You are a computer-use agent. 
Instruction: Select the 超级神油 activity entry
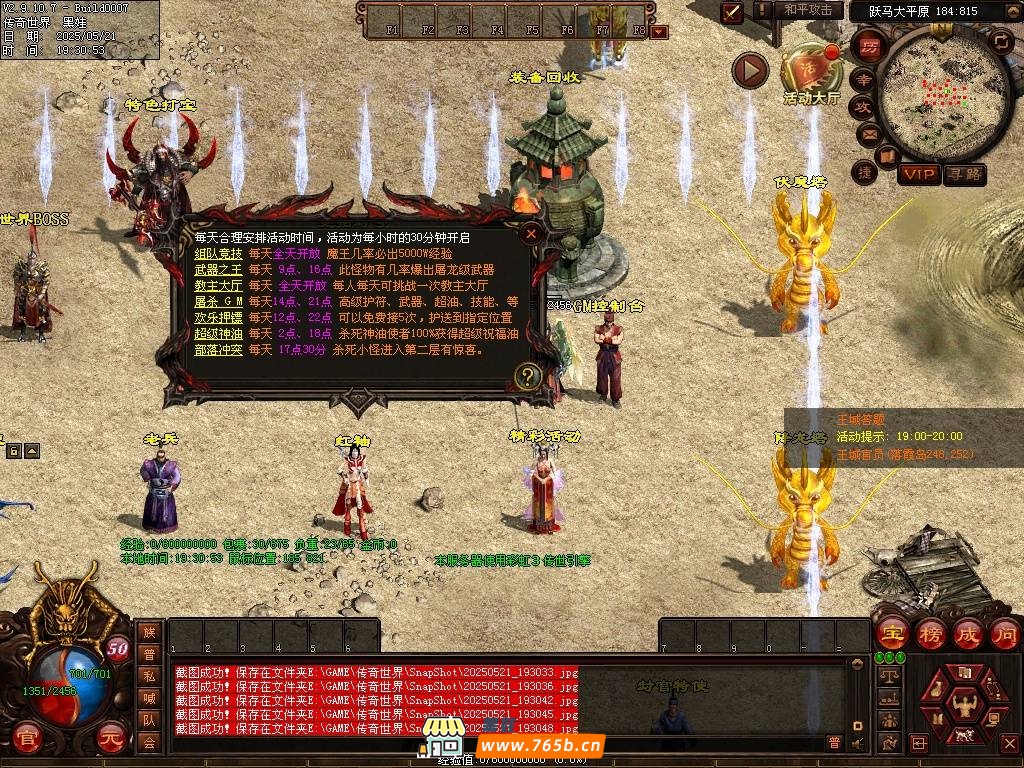(218, 334)
